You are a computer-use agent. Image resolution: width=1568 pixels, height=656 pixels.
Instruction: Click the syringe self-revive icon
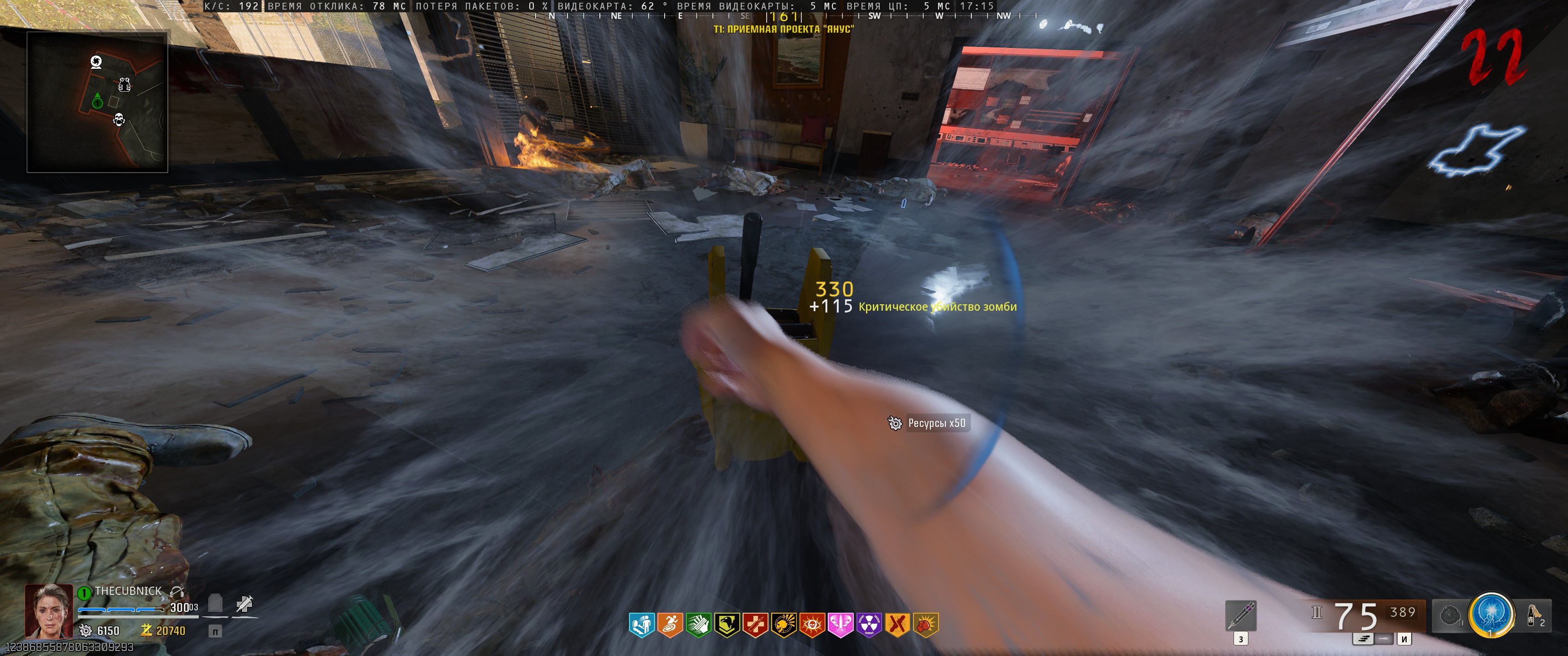[x=245, y=604]
